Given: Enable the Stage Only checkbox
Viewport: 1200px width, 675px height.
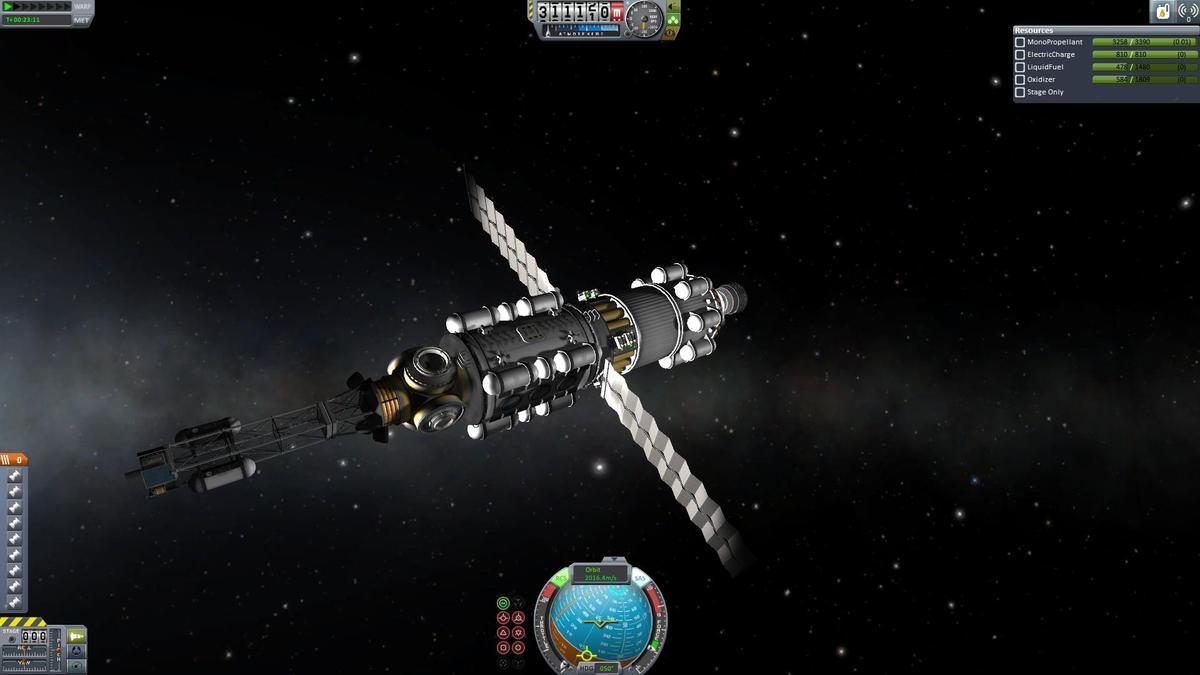Looking at the screenshot, I should (1020, 92).
